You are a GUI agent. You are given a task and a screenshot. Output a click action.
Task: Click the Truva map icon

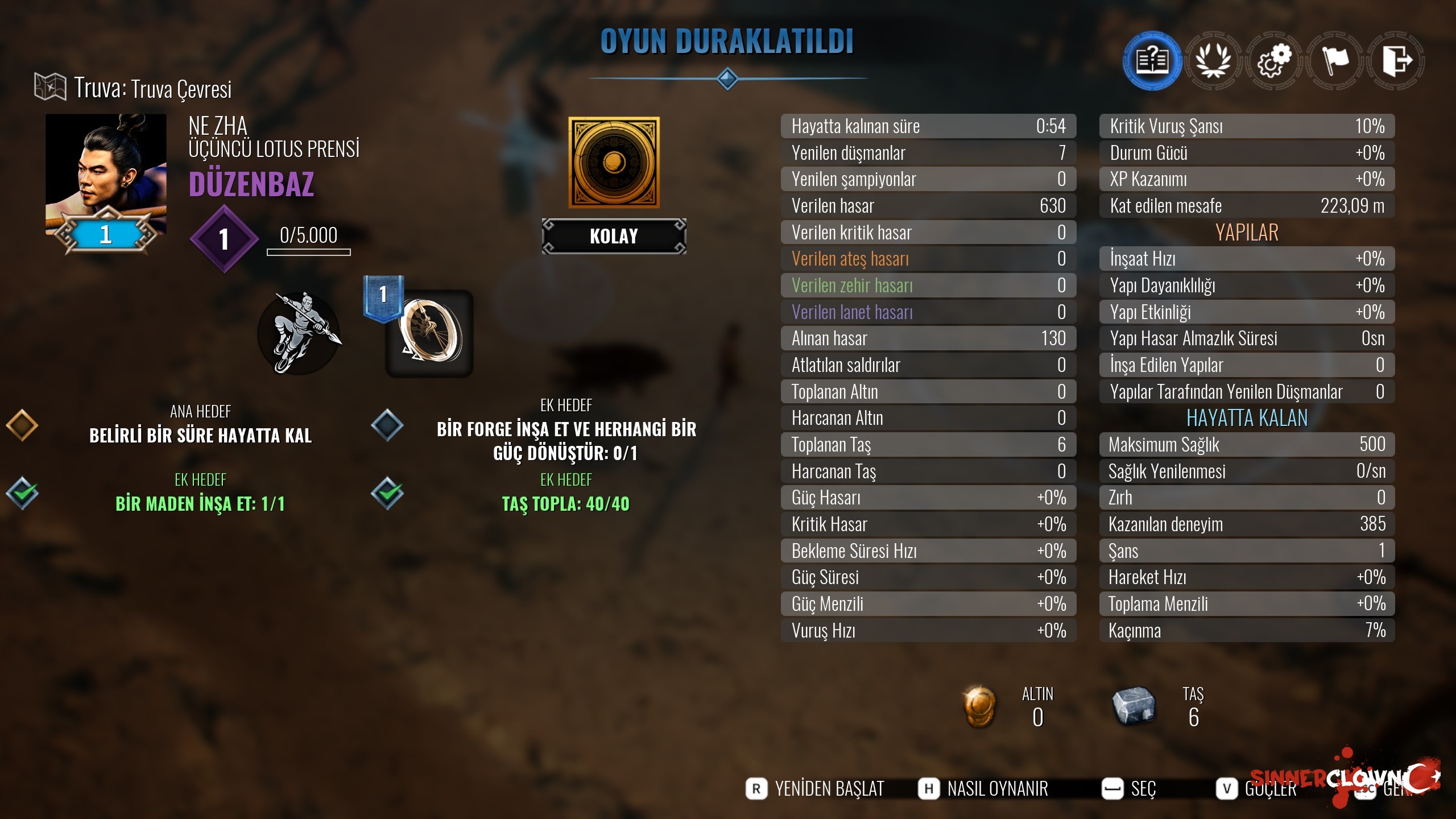[50, 88]
